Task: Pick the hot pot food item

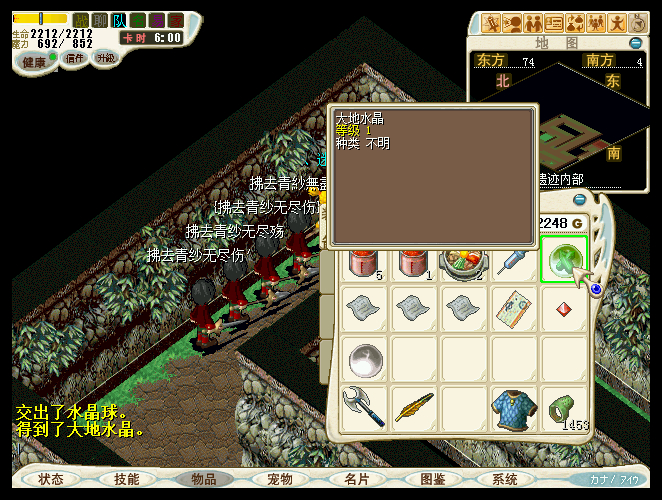Action: pos(464,261)
